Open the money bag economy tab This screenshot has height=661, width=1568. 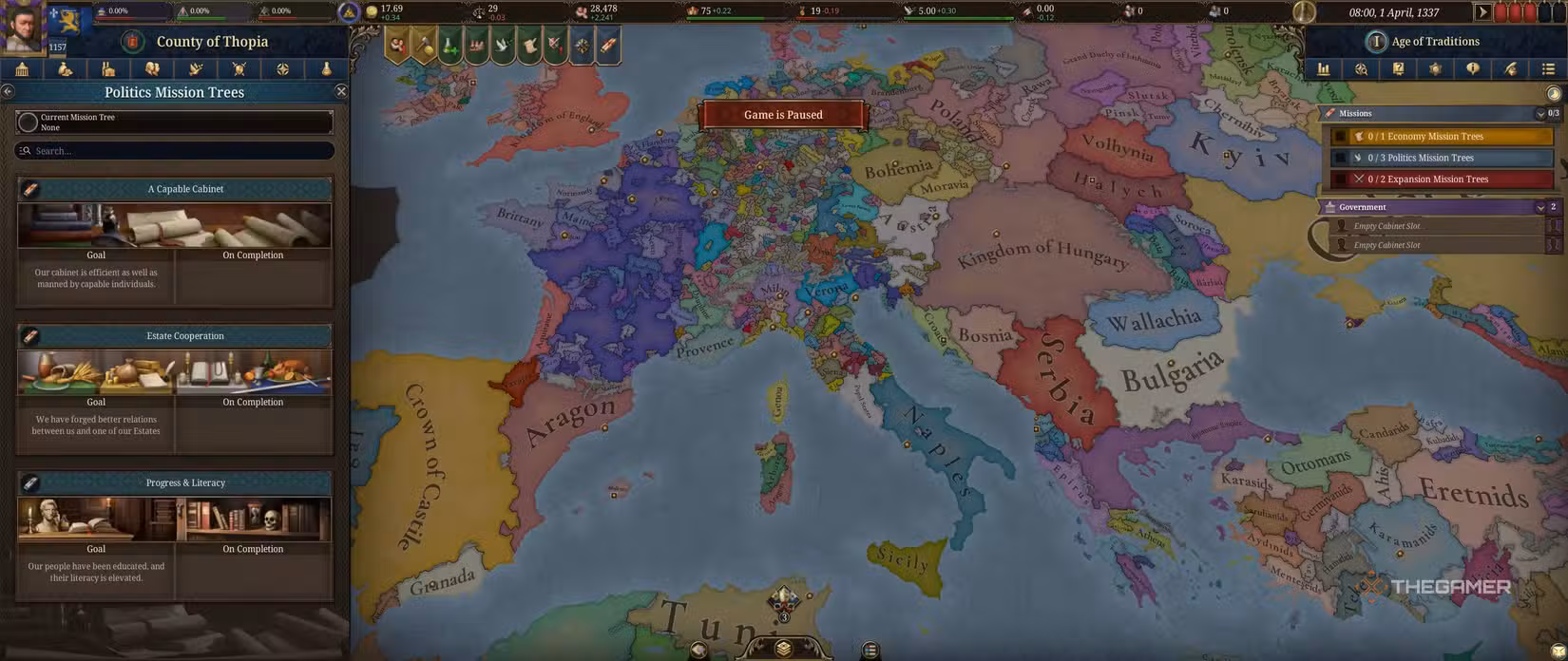click(x=66, y=69)
